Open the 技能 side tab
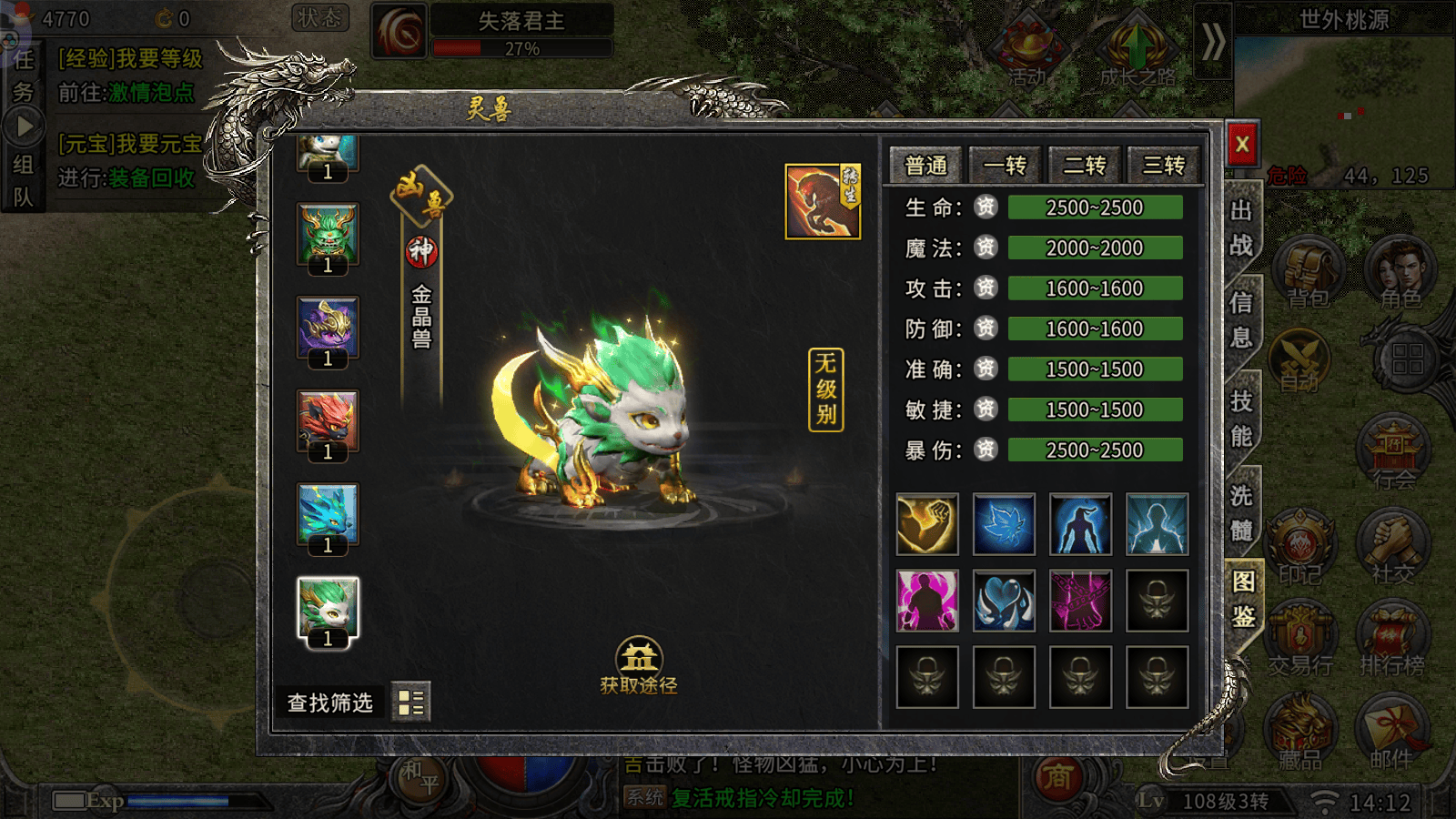 (x=1241, y=419)
